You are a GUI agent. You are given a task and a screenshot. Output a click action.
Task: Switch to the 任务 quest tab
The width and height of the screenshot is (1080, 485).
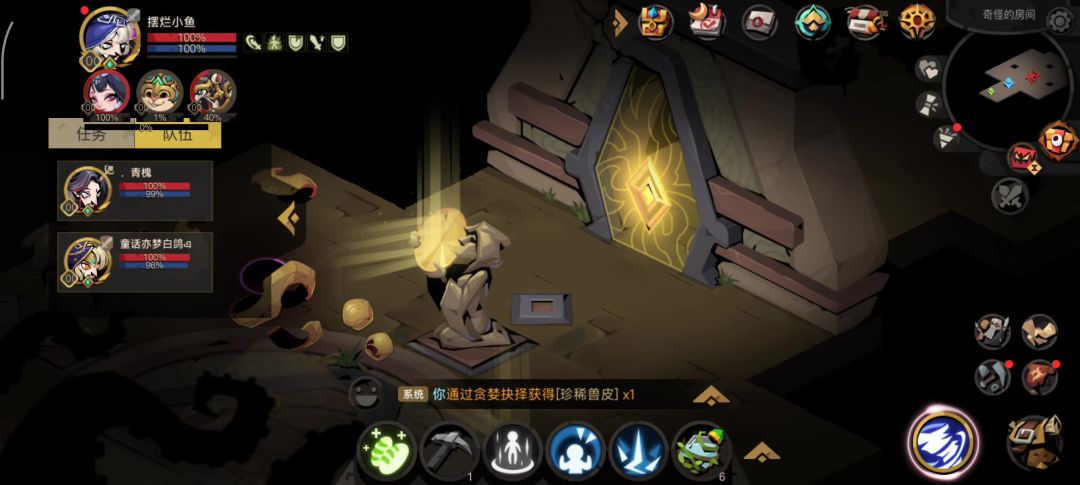91,133
